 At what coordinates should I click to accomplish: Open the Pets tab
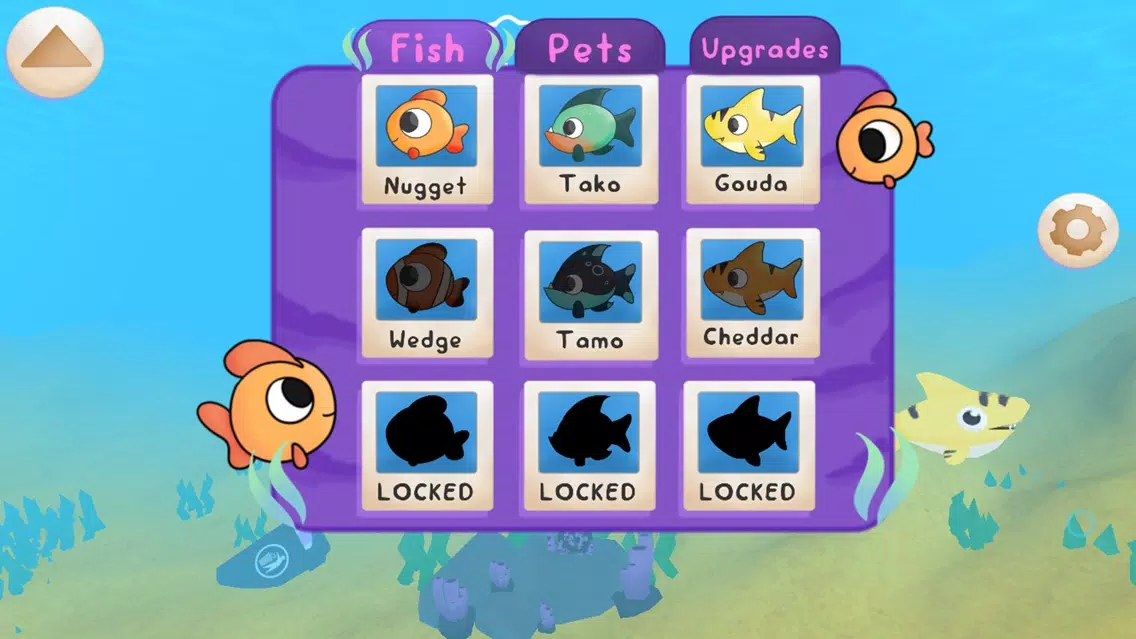(590, 47)
